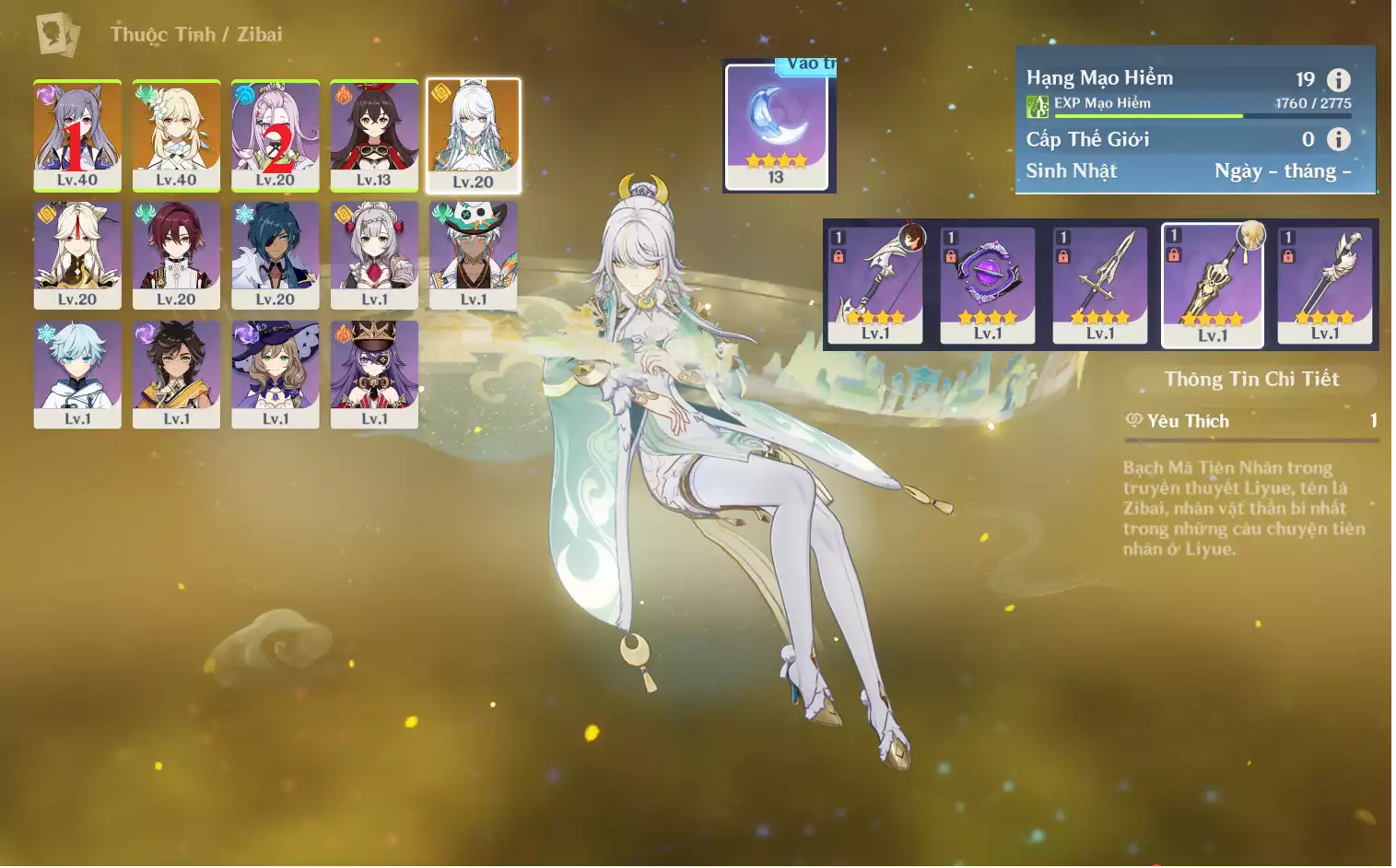Viewport: 1396px width, 868px height.
Task: Click the highlighted Zibai Lv.20 card
Action: pos(474,135)
